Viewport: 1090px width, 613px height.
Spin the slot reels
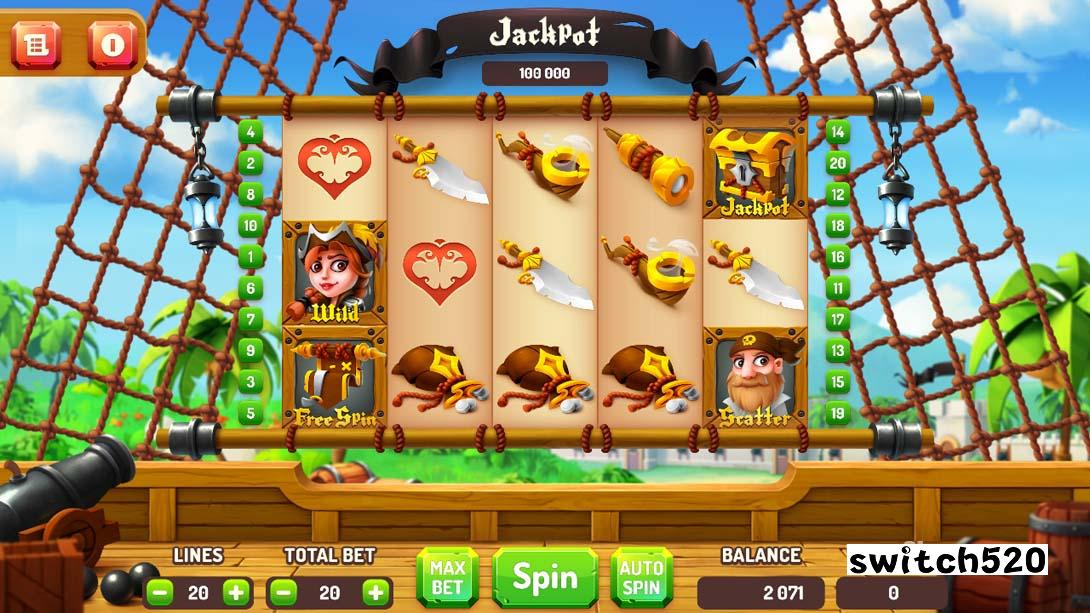click(x=545, y=577)
